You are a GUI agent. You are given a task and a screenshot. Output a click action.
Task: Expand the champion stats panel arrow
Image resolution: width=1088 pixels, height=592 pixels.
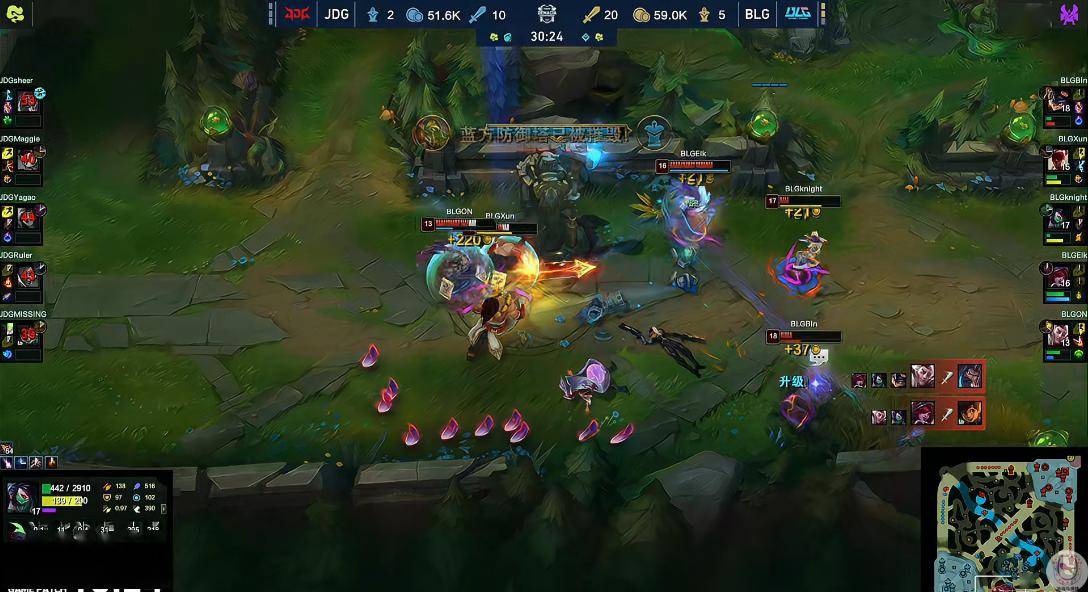(x=163, y=509)
